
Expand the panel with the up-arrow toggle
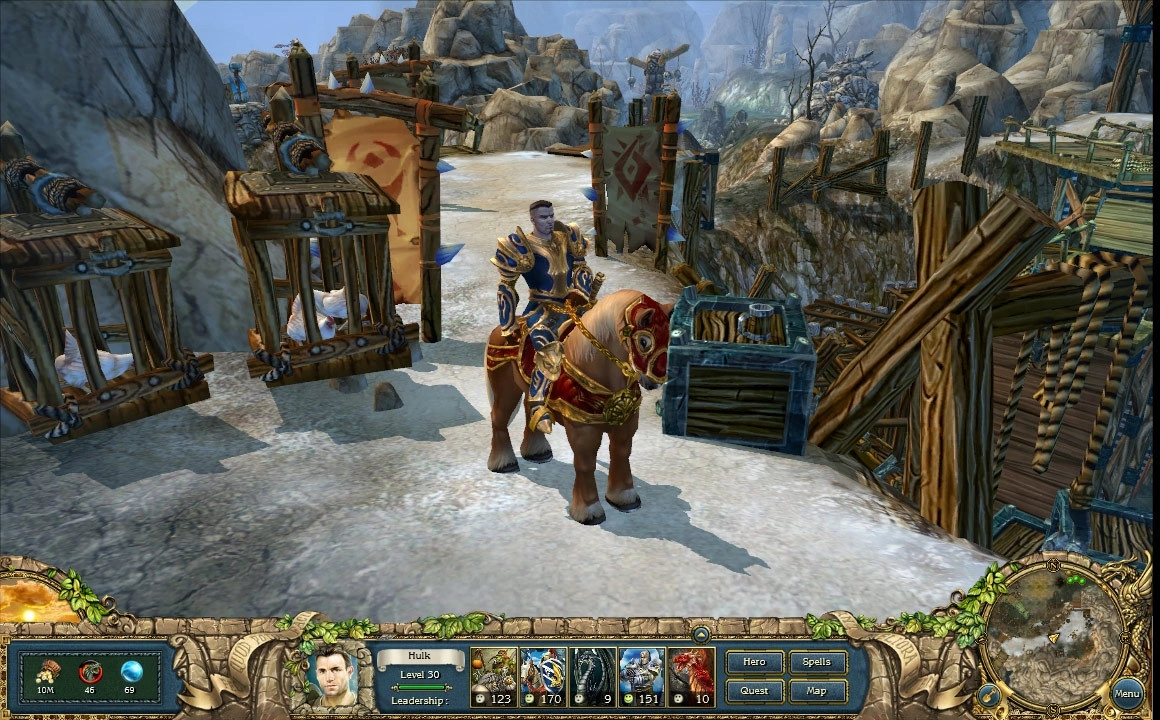pyautogui.click(x=701, y=634)
